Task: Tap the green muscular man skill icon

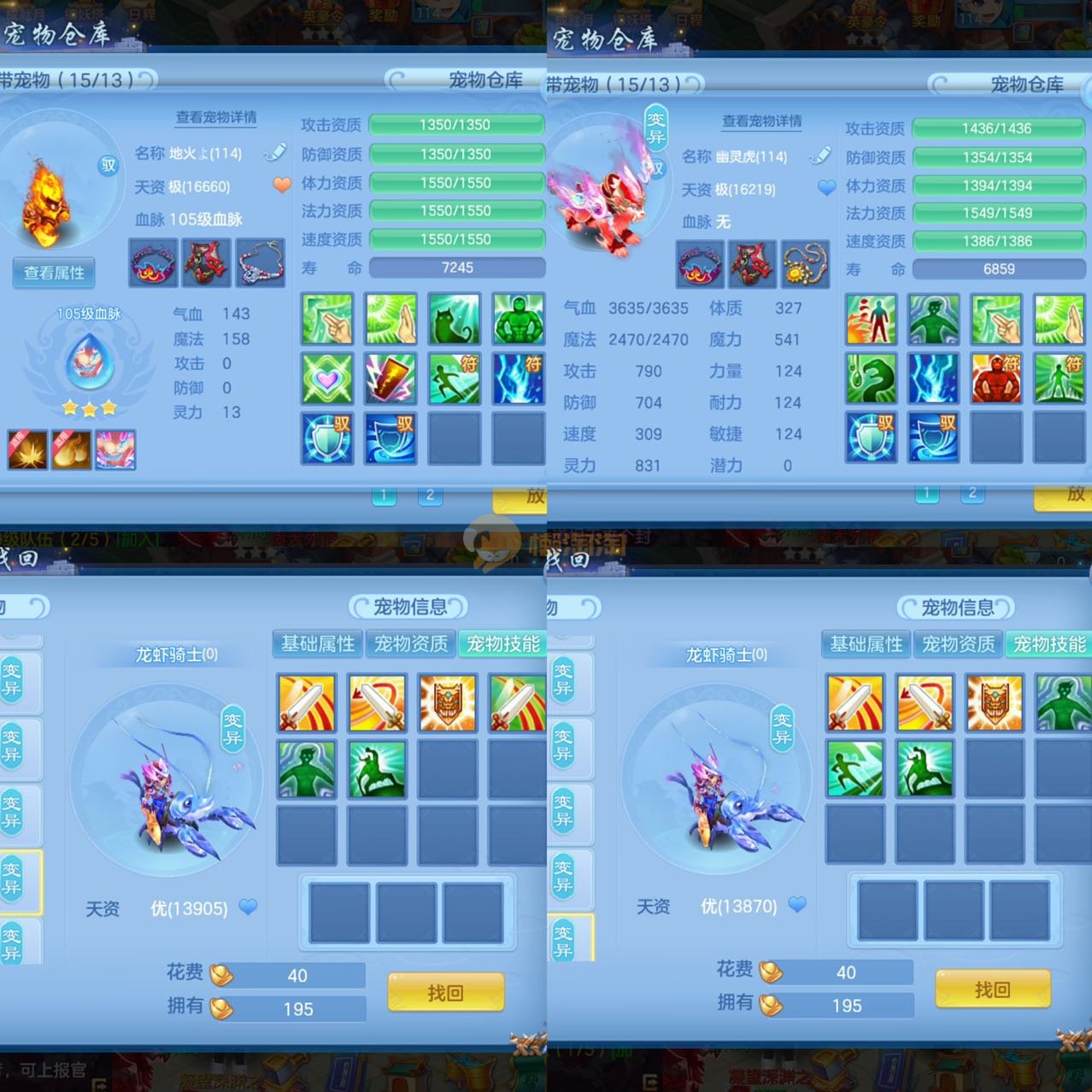Action: (518, 319)
